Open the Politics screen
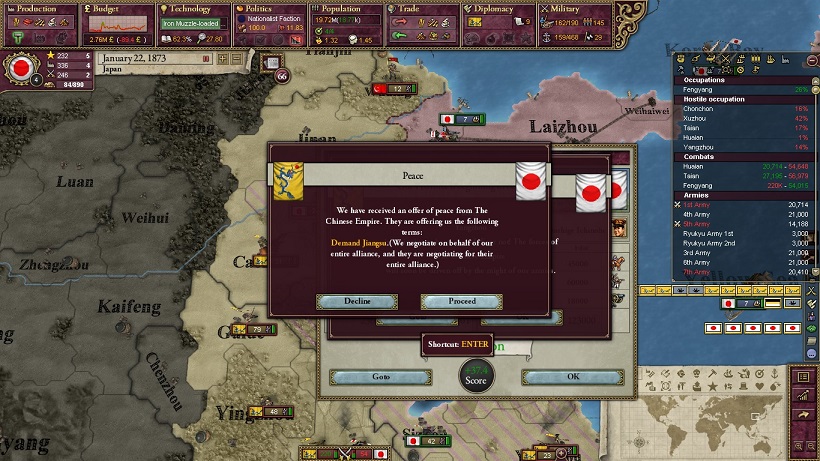This screenshot has width=820, height=461. 263,9
